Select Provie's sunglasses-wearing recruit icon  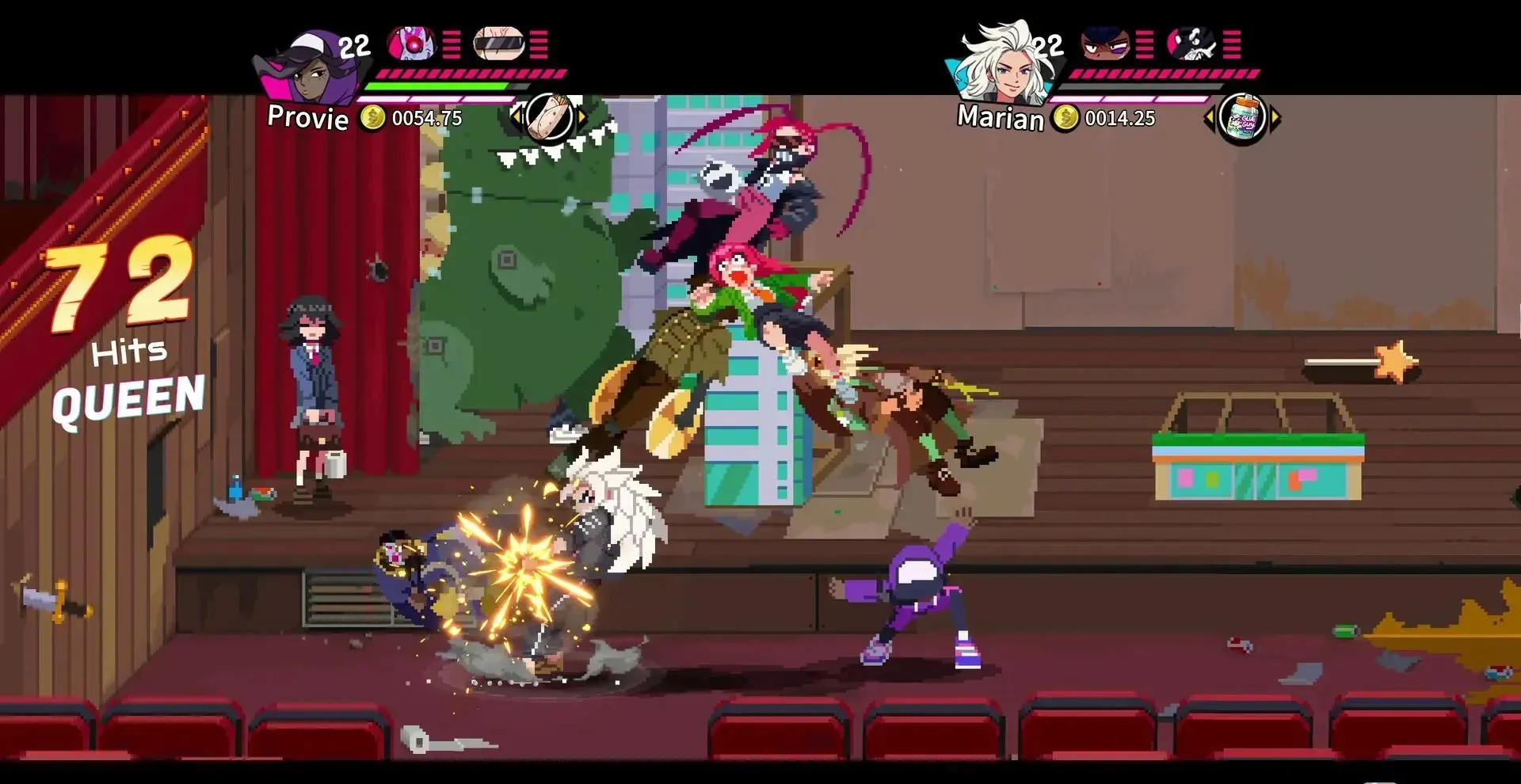pyautogui.click(x=499, y=44)
